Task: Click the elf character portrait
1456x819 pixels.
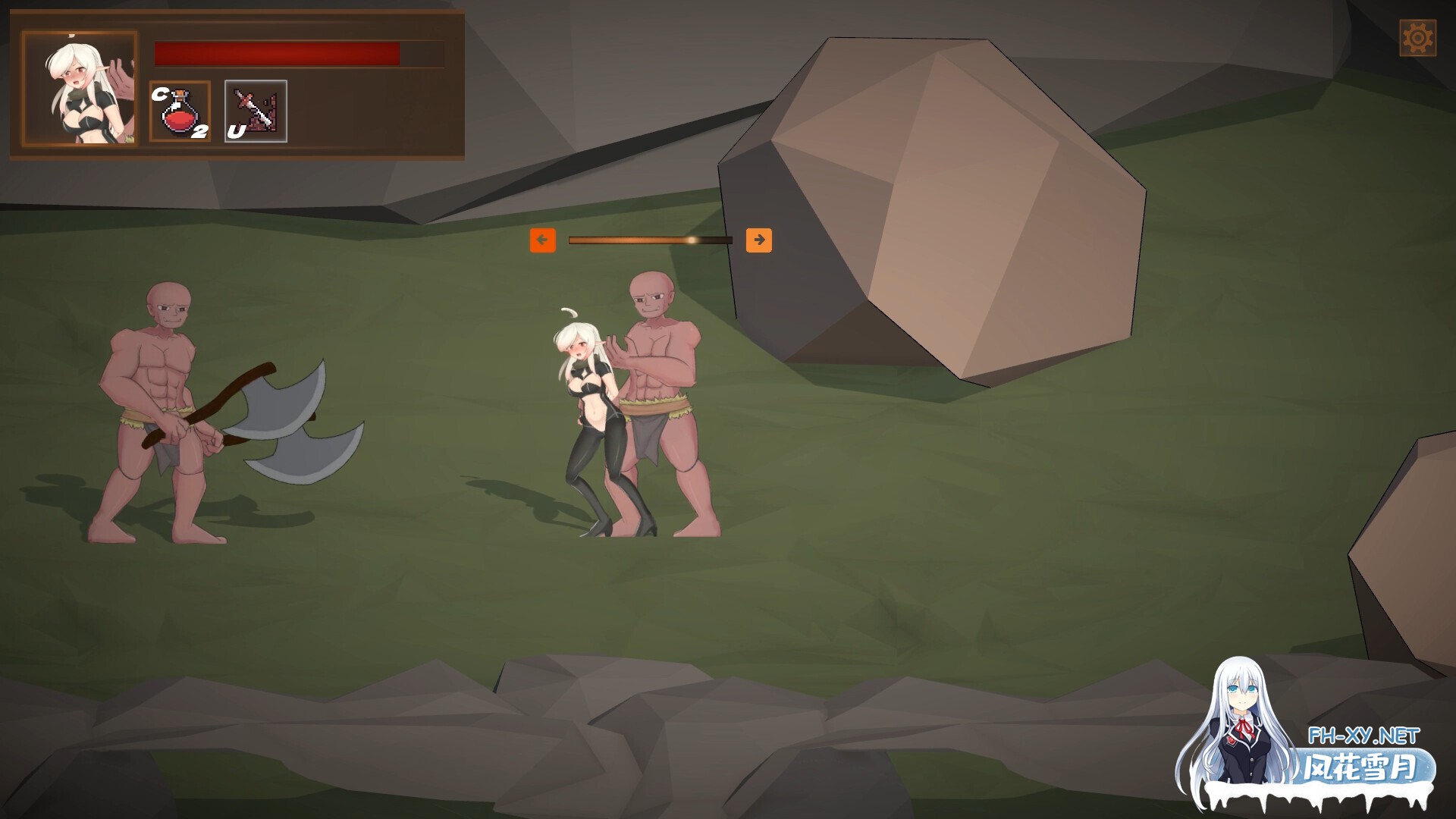Action: pos(80,89)
